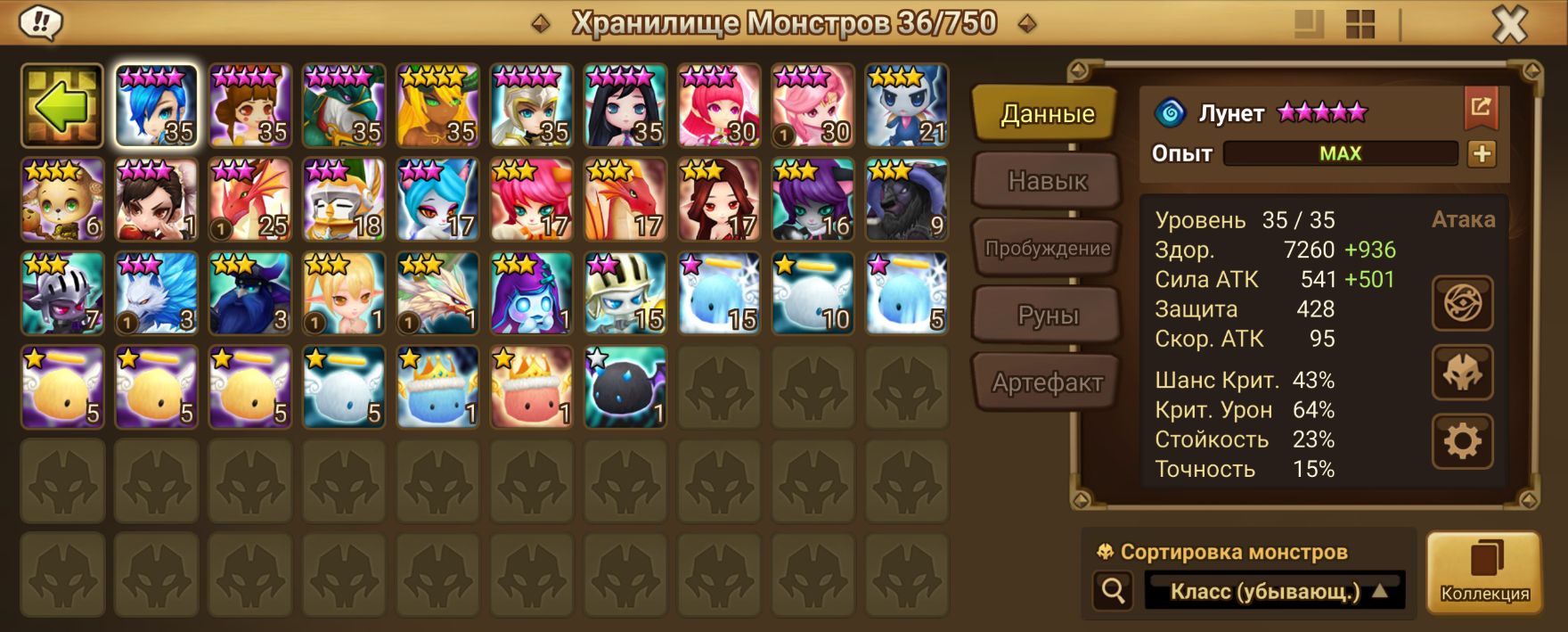Select the Руны tab
The height and width of the screenshot is (632, 1568).
1047,316
